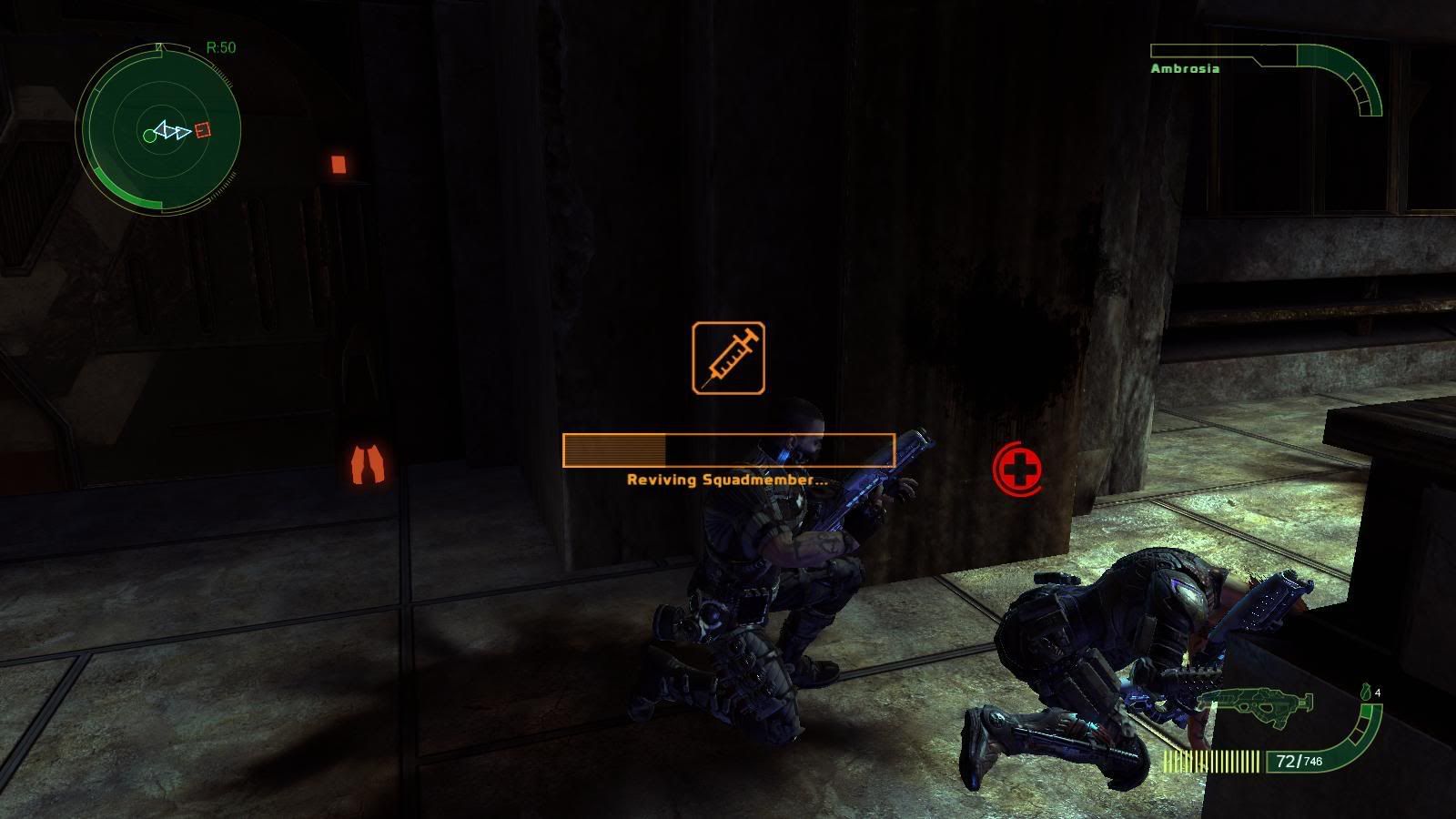The height and width of the screenshot is (819, 1456).
Task: Select the green assault rifle weapon icon
Action: [1256, 703]
